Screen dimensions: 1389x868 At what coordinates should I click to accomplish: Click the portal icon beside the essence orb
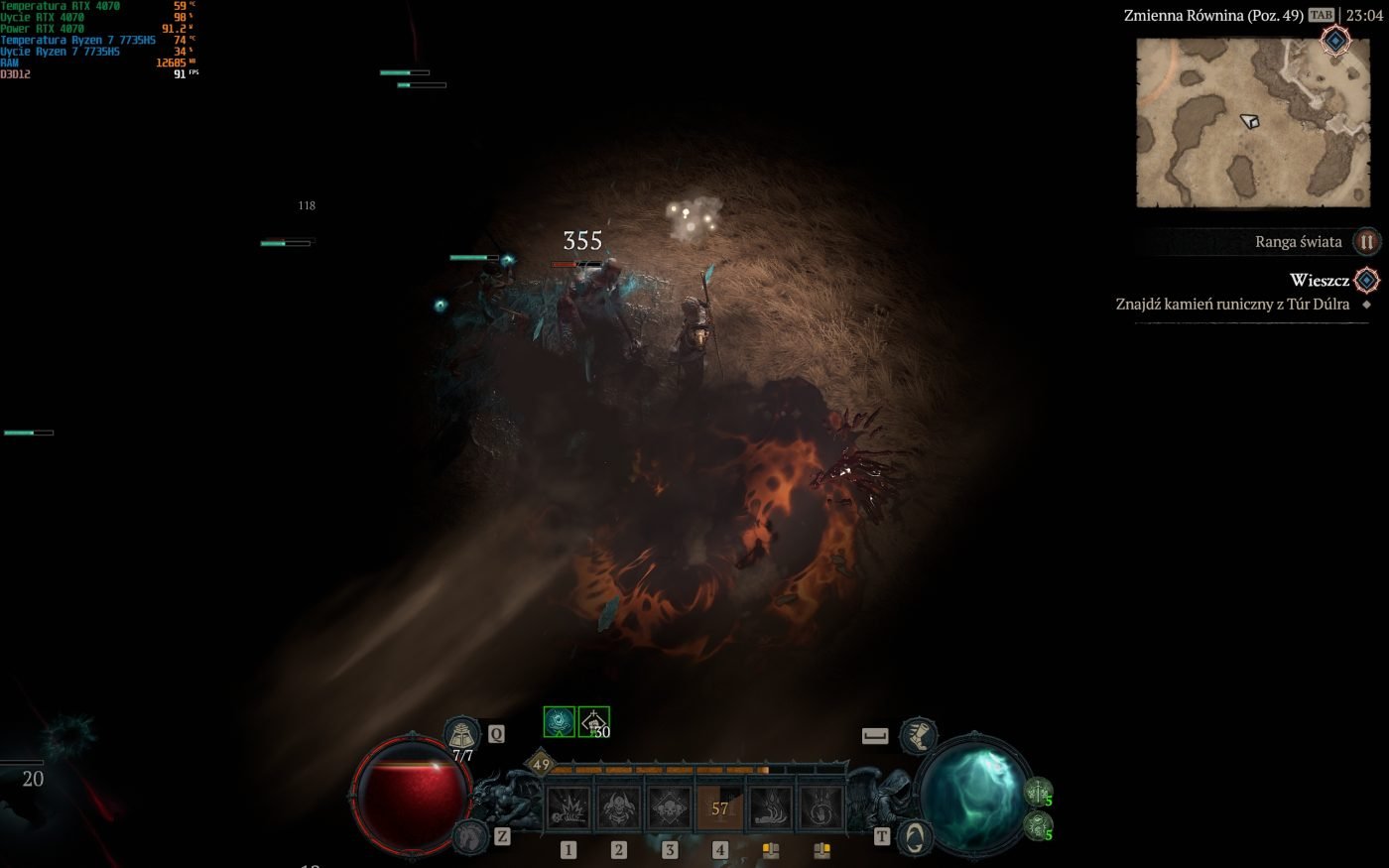(914, 836)
